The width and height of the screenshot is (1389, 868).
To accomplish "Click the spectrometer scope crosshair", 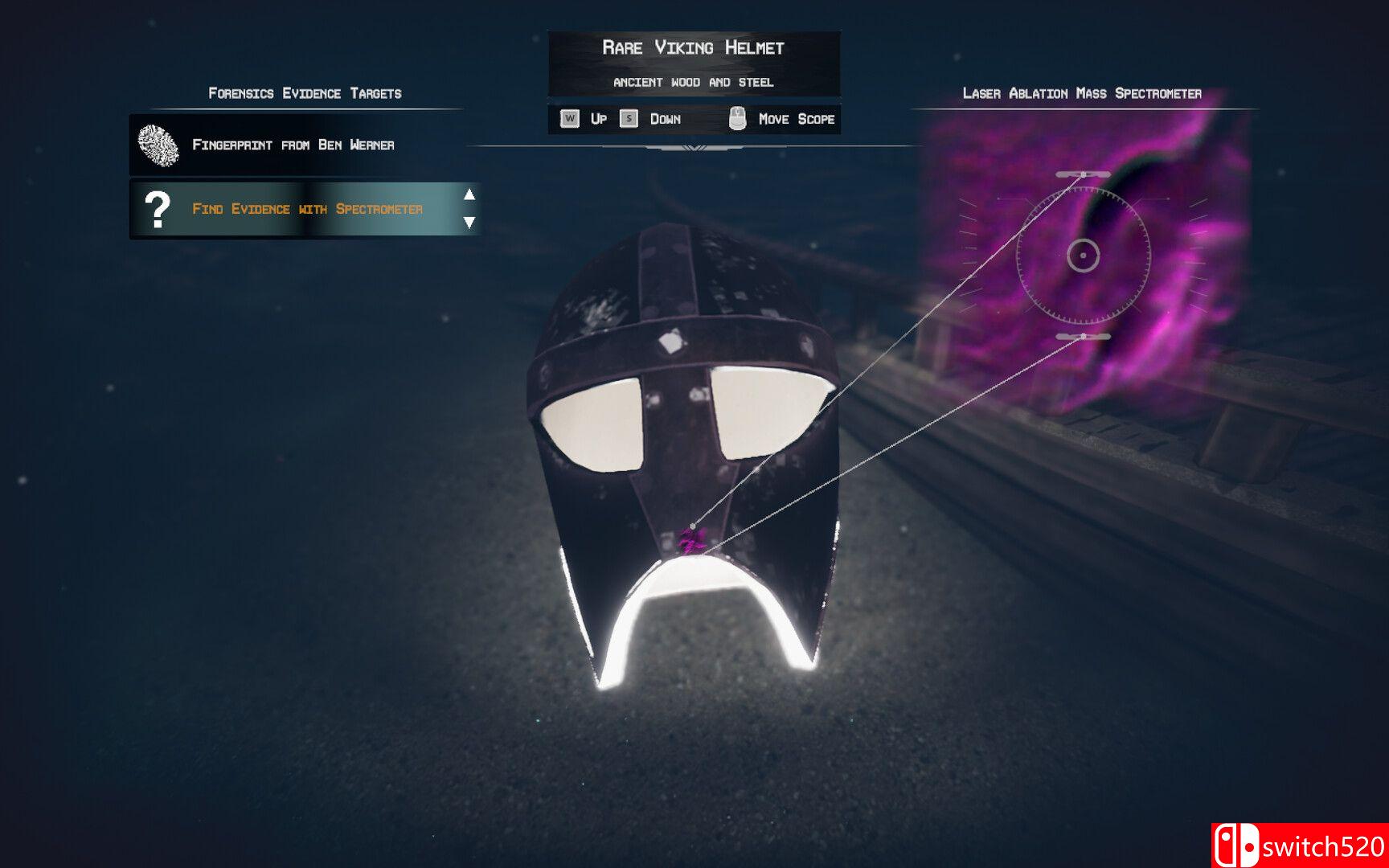I will click(1083, 256).
